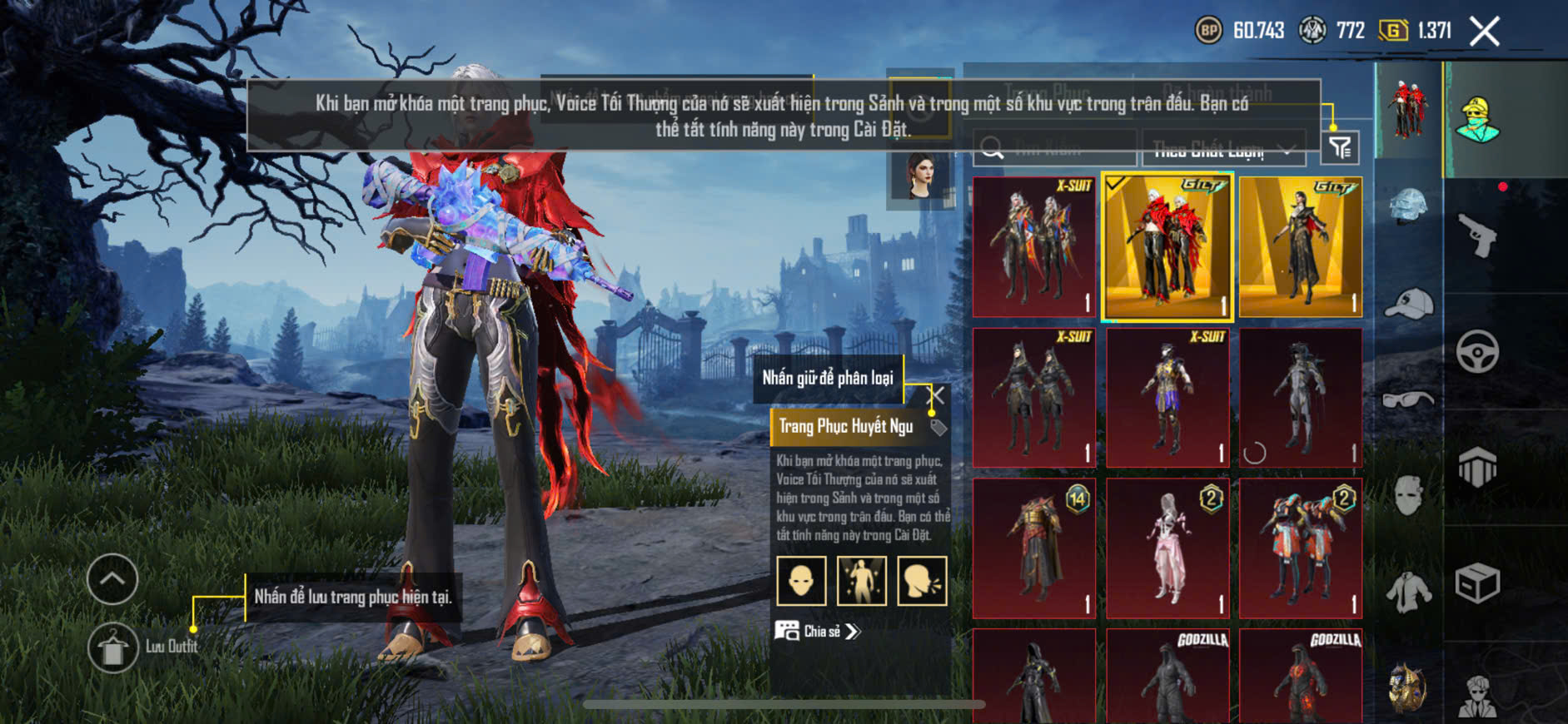Screen dimensions: 1568x724
Task: Select the equipped red-caped outfit tile
Action: [1167, 247]
